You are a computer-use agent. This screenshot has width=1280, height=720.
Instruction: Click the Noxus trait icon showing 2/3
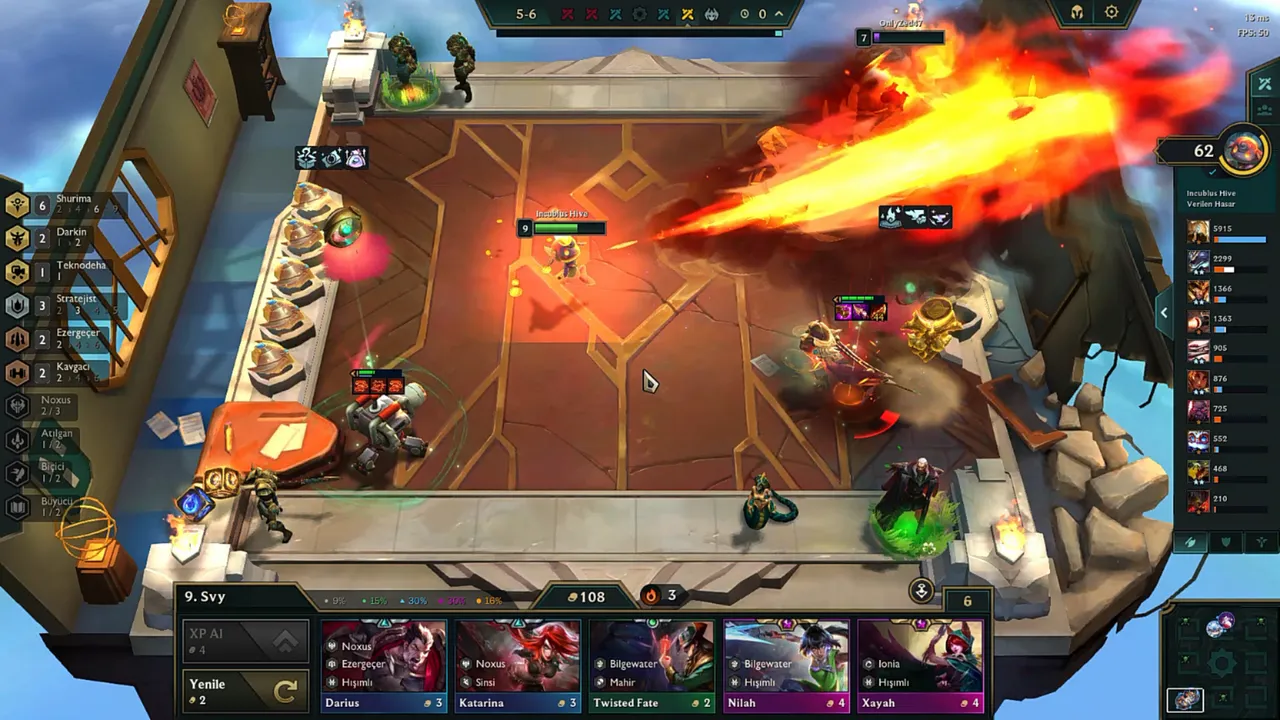click(x=17, y=405)
